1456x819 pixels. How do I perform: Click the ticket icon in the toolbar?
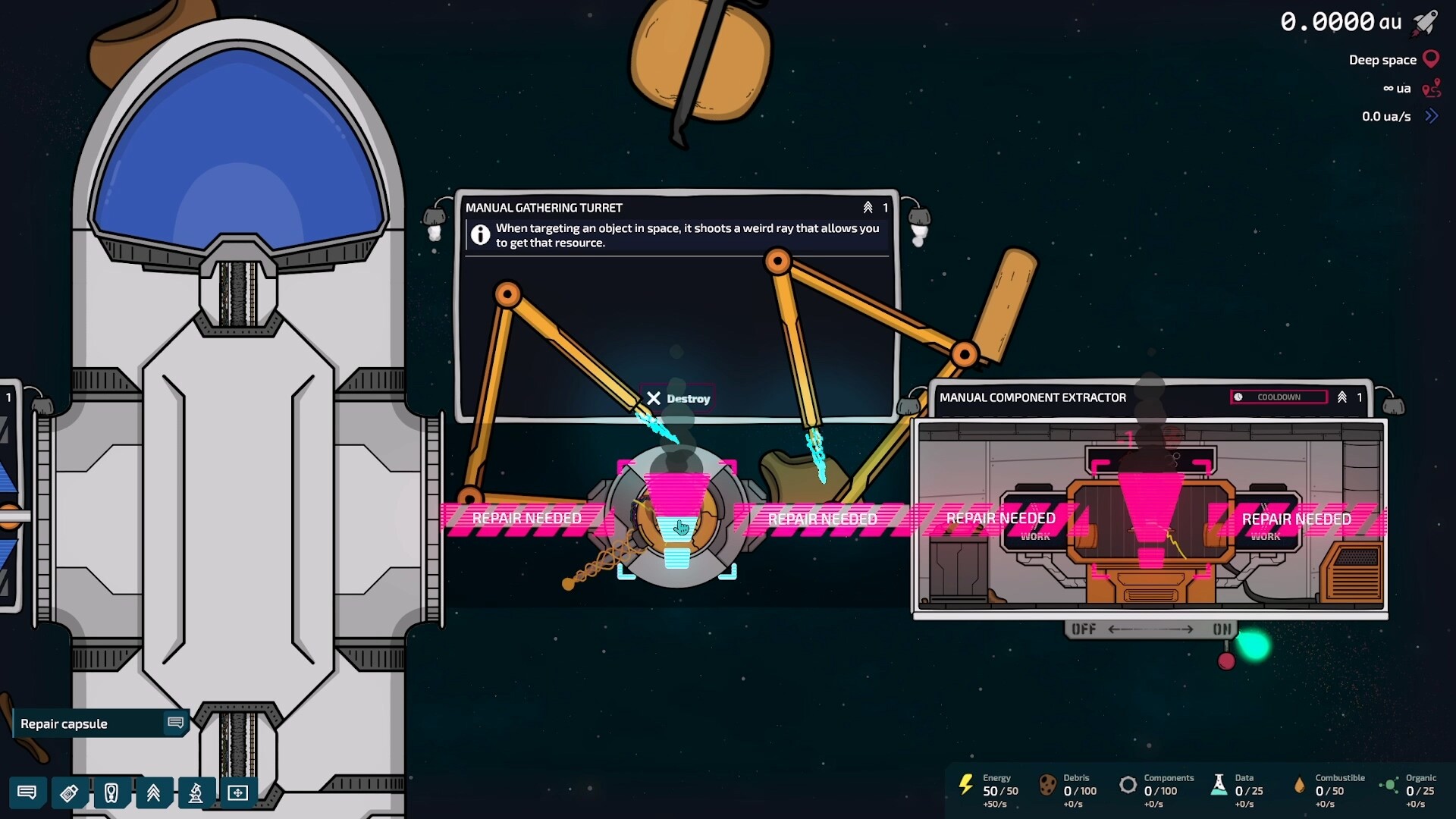tap(70, 793)
